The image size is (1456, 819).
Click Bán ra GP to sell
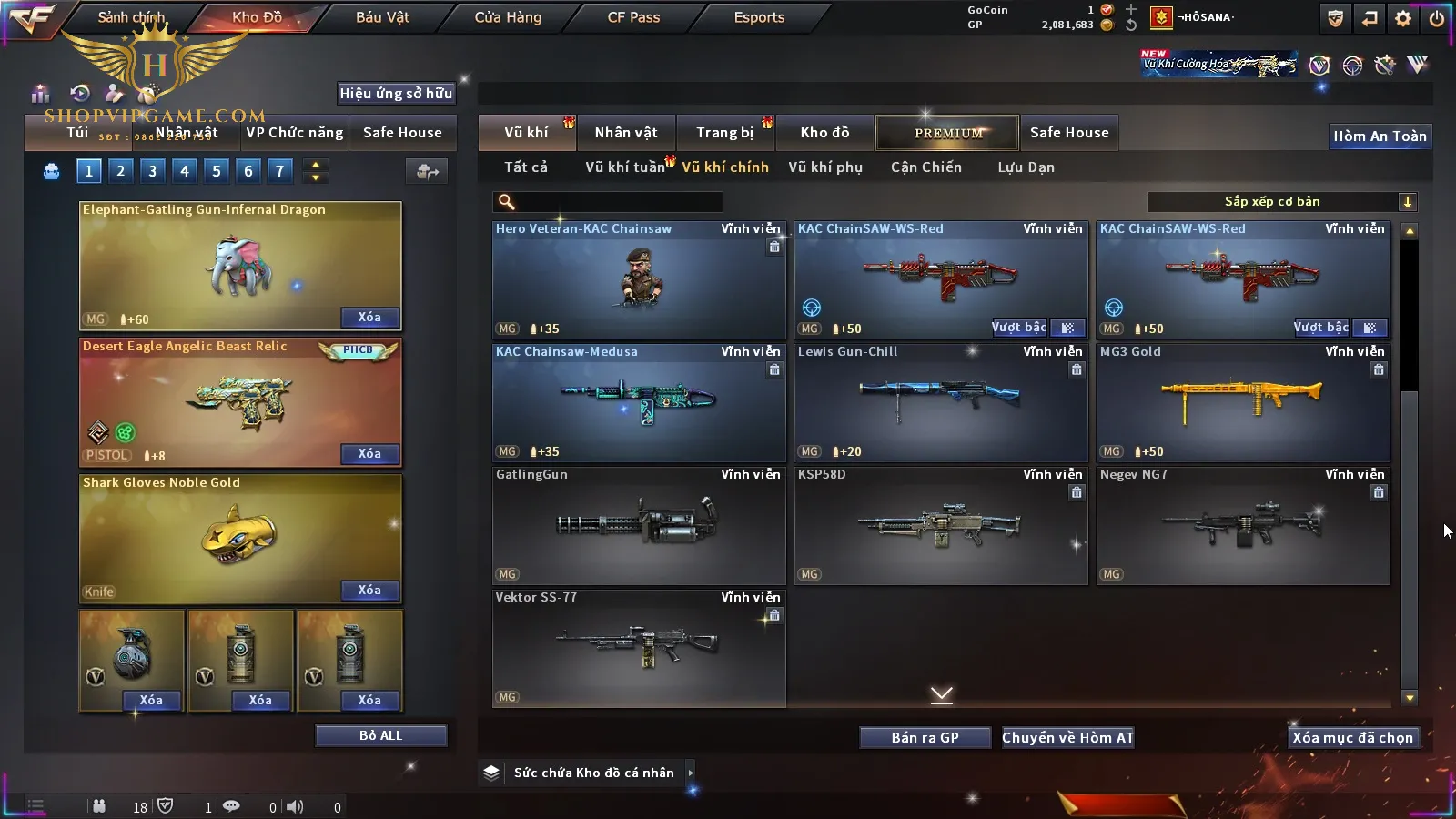[925, 738]
